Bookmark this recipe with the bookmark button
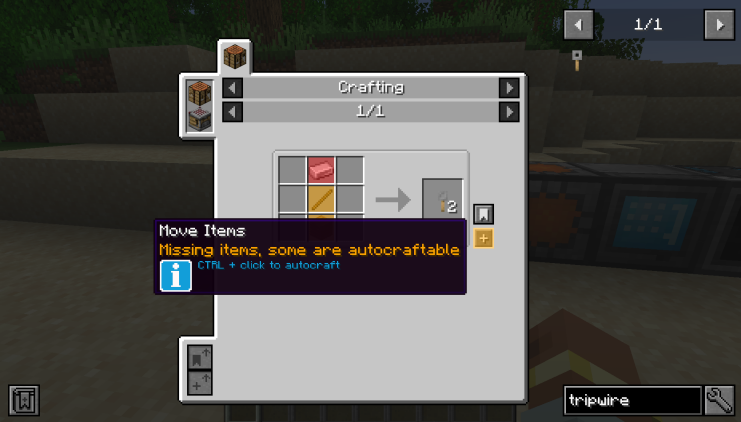This screenshot has height=422, width=741. [x=483, y=214]
